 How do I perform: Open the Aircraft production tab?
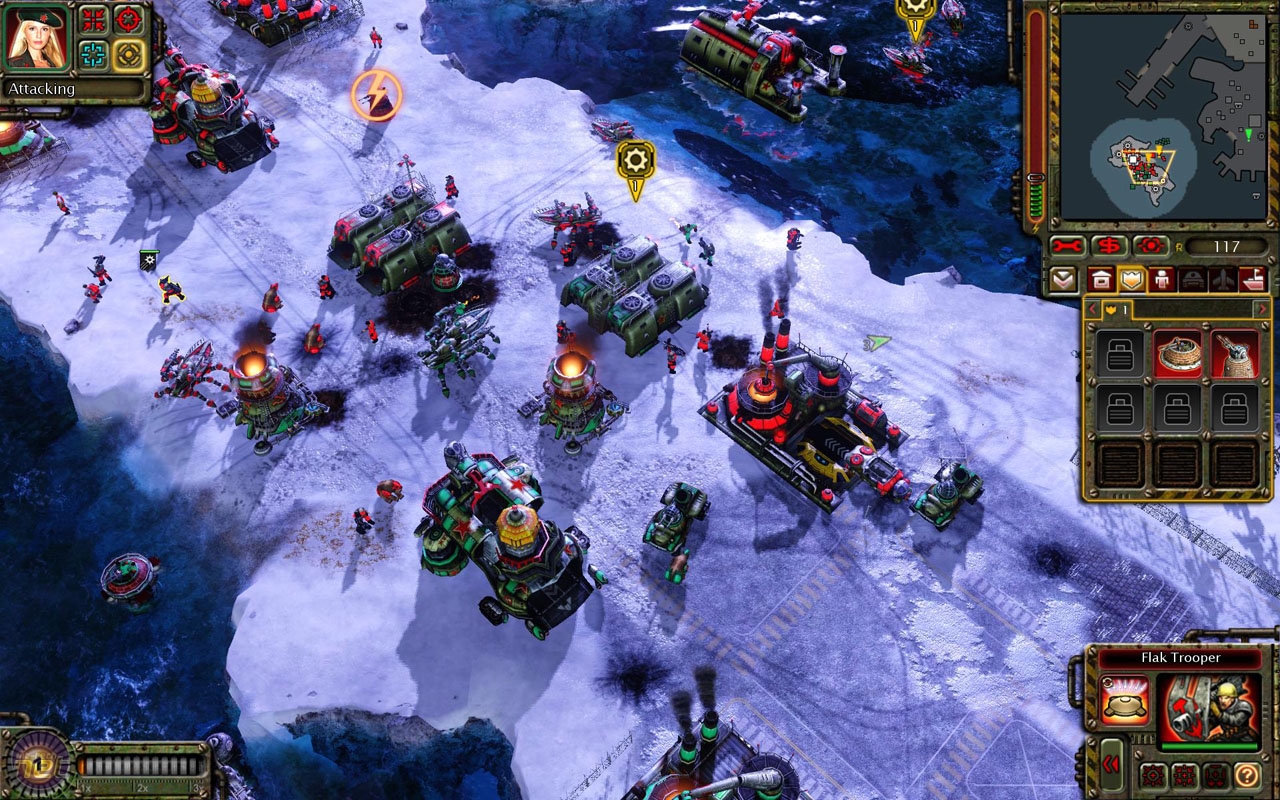click(1222, 279)
